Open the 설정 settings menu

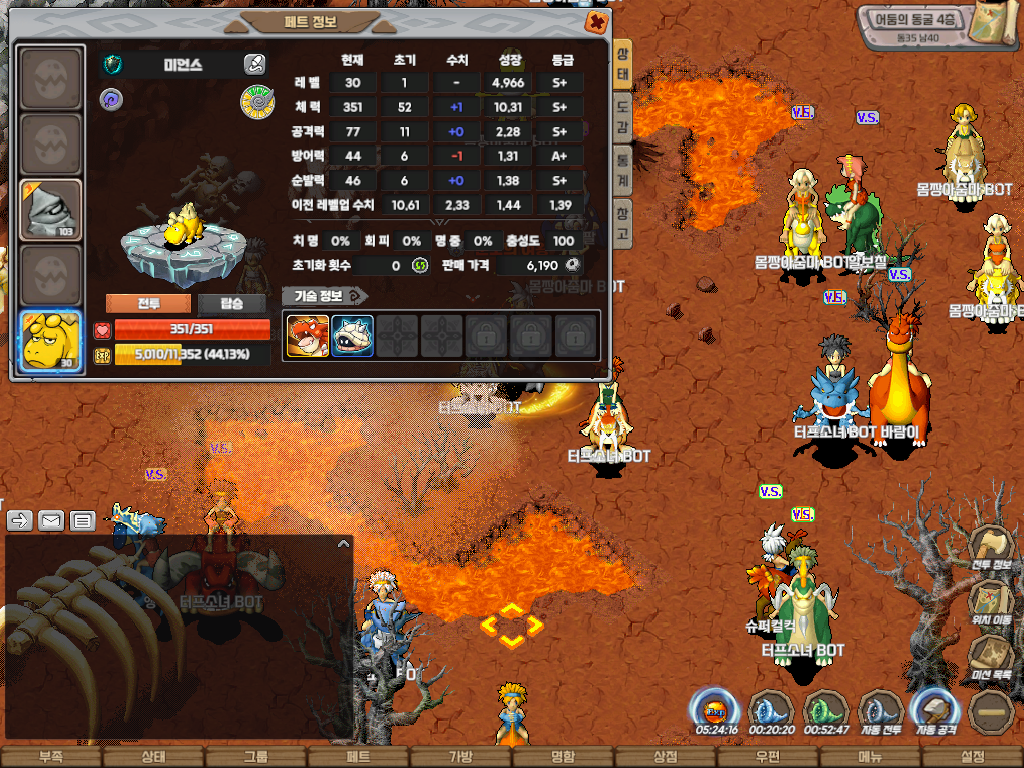tap(972, 757)
